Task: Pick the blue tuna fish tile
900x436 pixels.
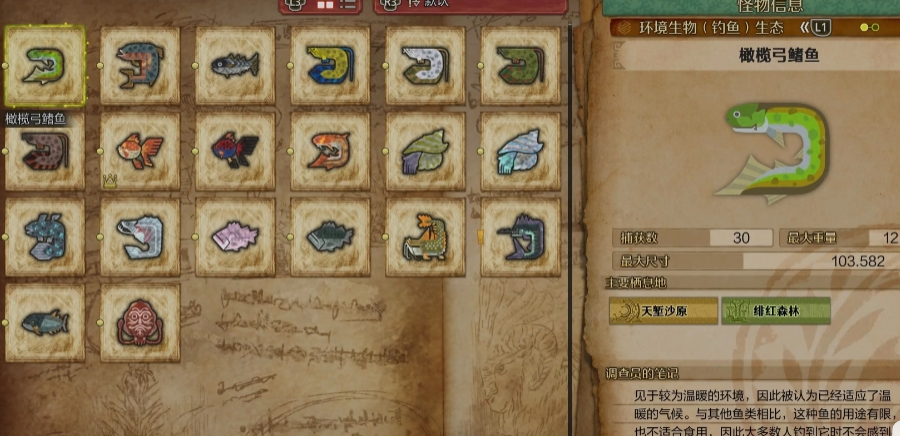Action: (44, 322)
